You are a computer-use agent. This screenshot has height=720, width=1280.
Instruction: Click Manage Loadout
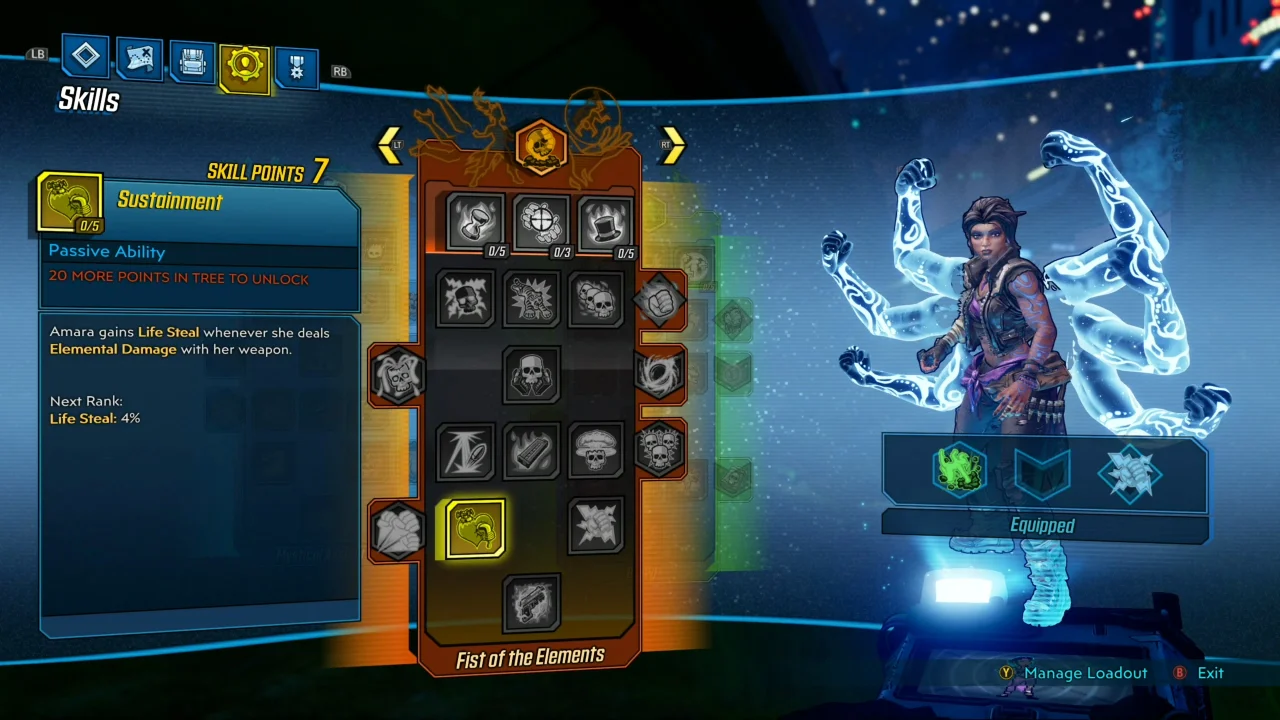(x=1086, y=673)
